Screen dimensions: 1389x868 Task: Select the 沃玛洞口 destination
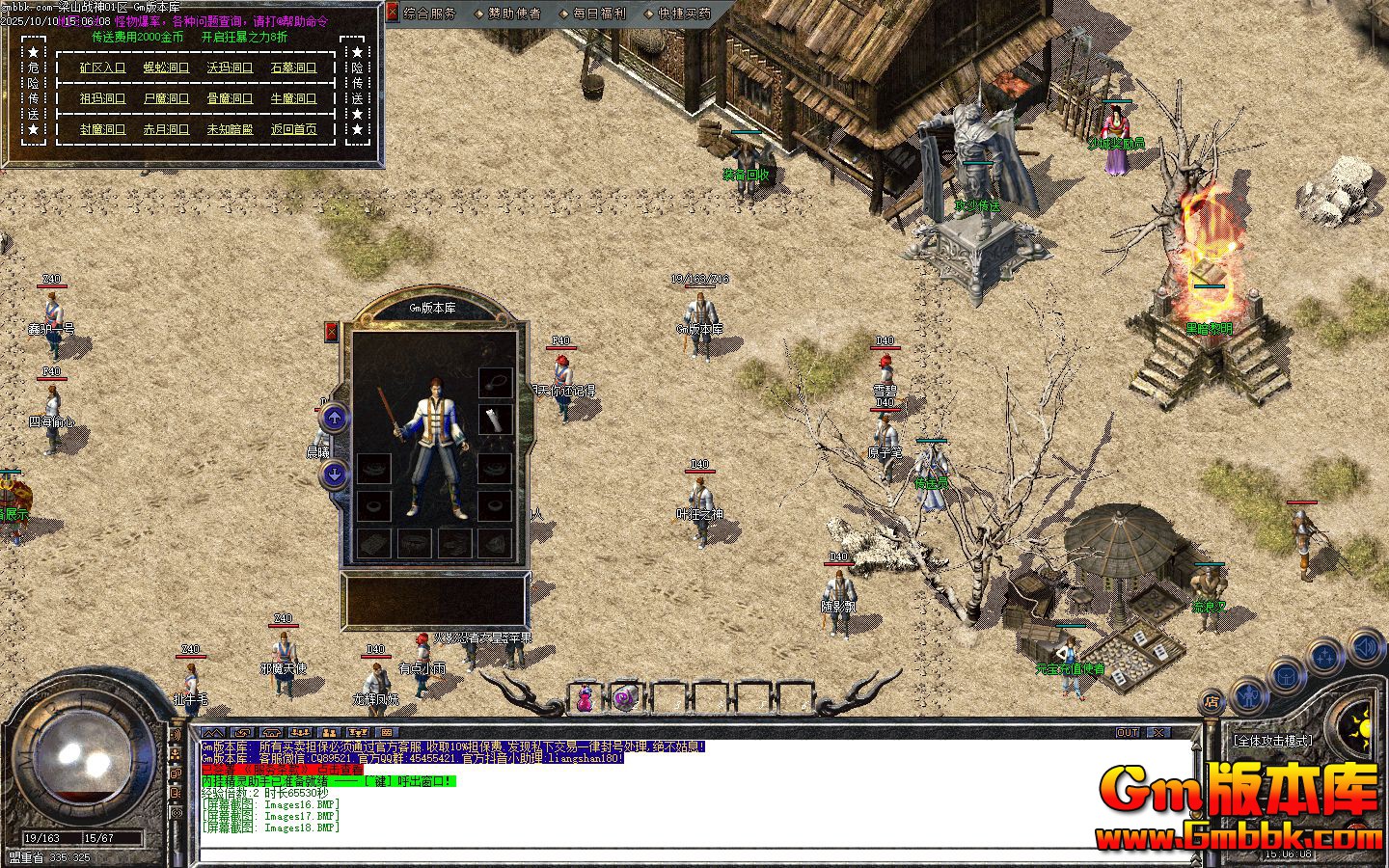pos(230,68)
